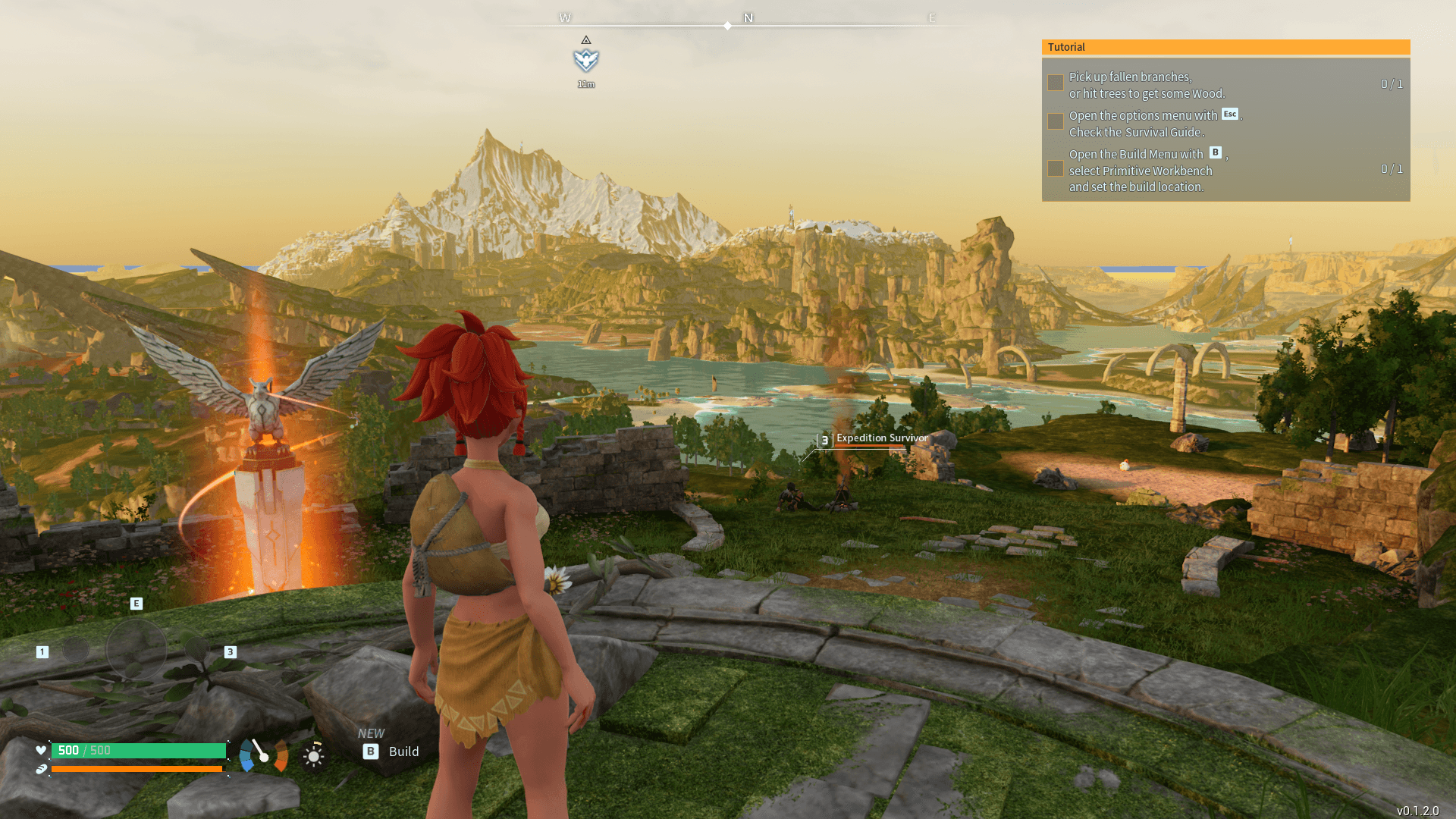The height and width of the screenshot is (819, 1456).
Task: Check the Survival Guide tutorial objective
Action: pos(1055,121)
